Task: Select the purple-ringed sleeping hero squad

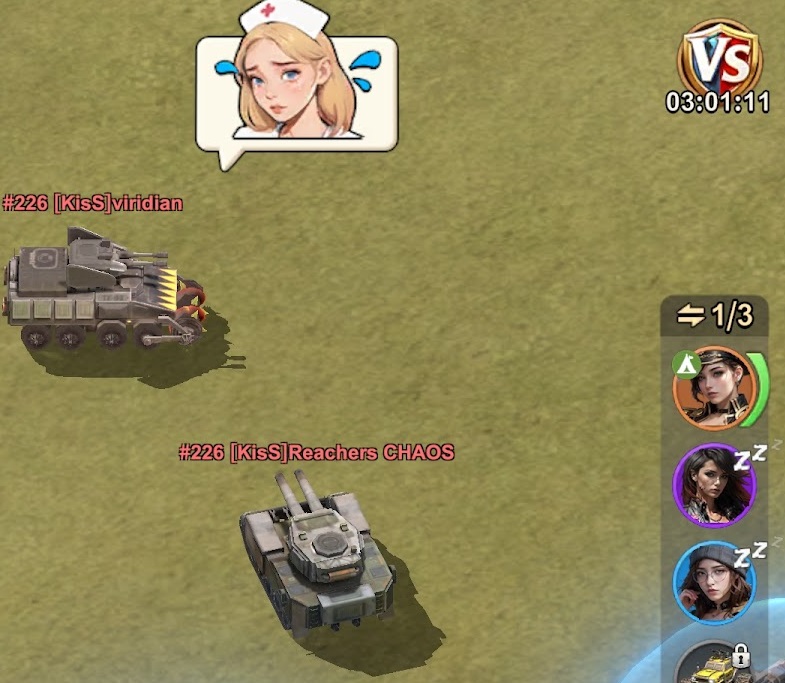Action: coord(714,485)
